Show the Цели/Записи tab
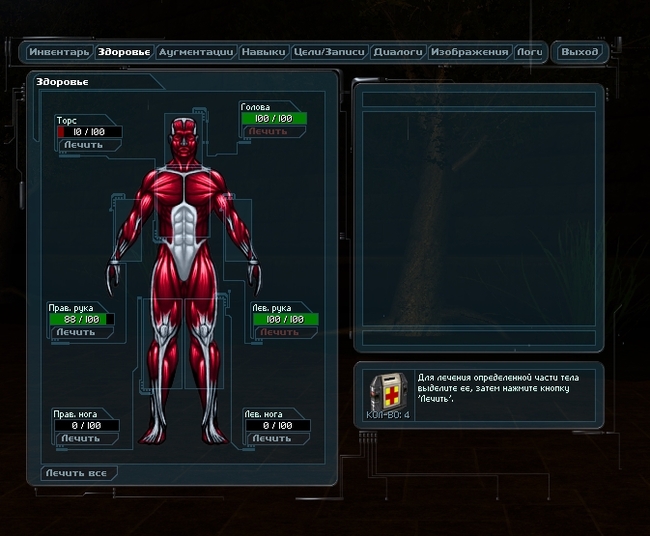 click(x=329, y=52)
